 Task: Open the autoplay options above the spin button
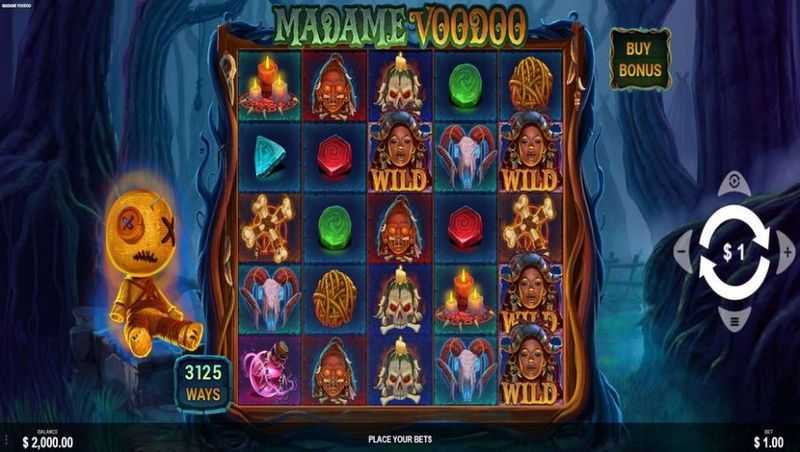pyautogui.click(x=734, y=183)
